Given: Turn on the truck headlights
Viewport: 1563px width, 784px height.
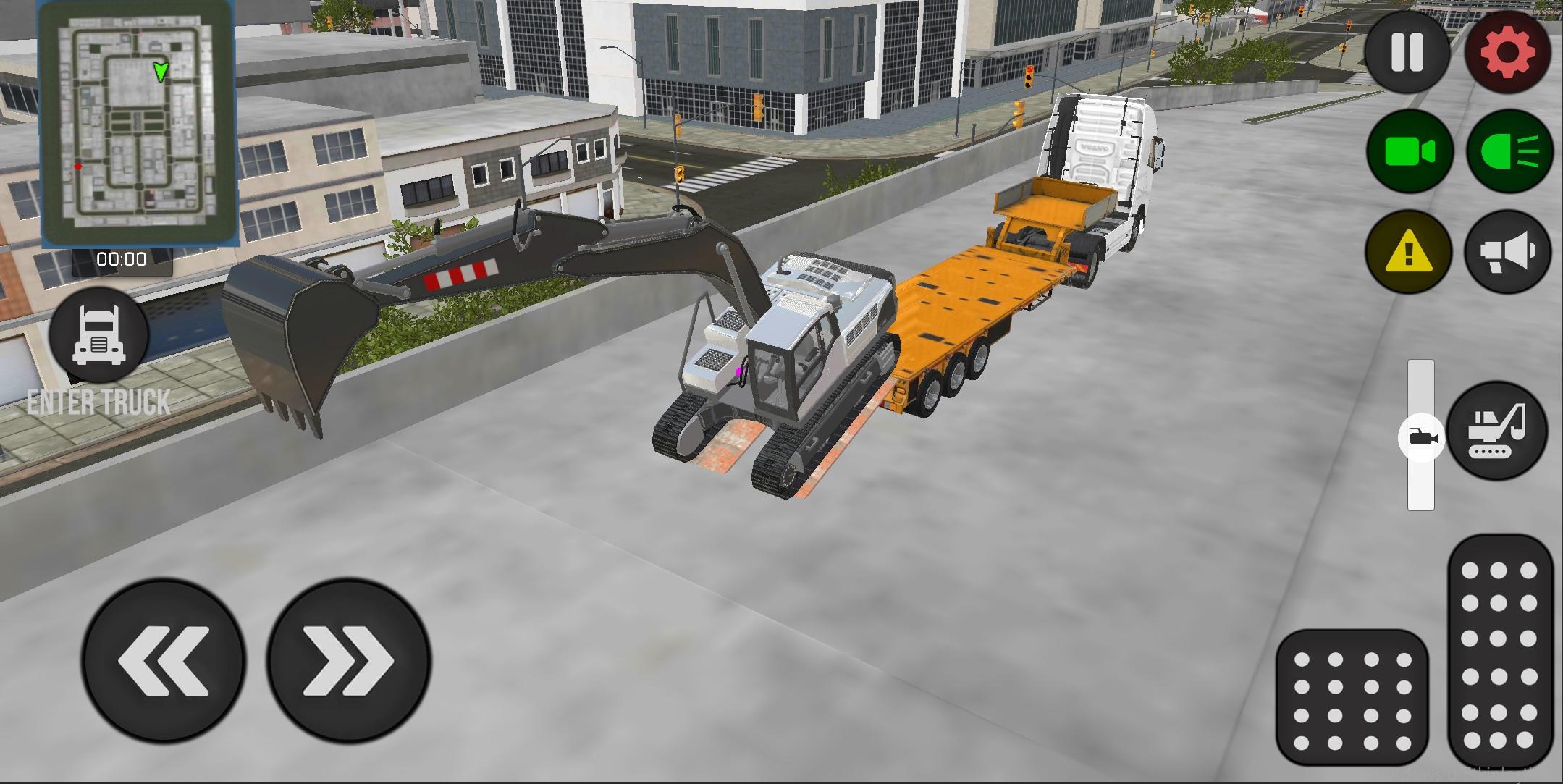Looking at the screenshot, I should (1507, 151).
